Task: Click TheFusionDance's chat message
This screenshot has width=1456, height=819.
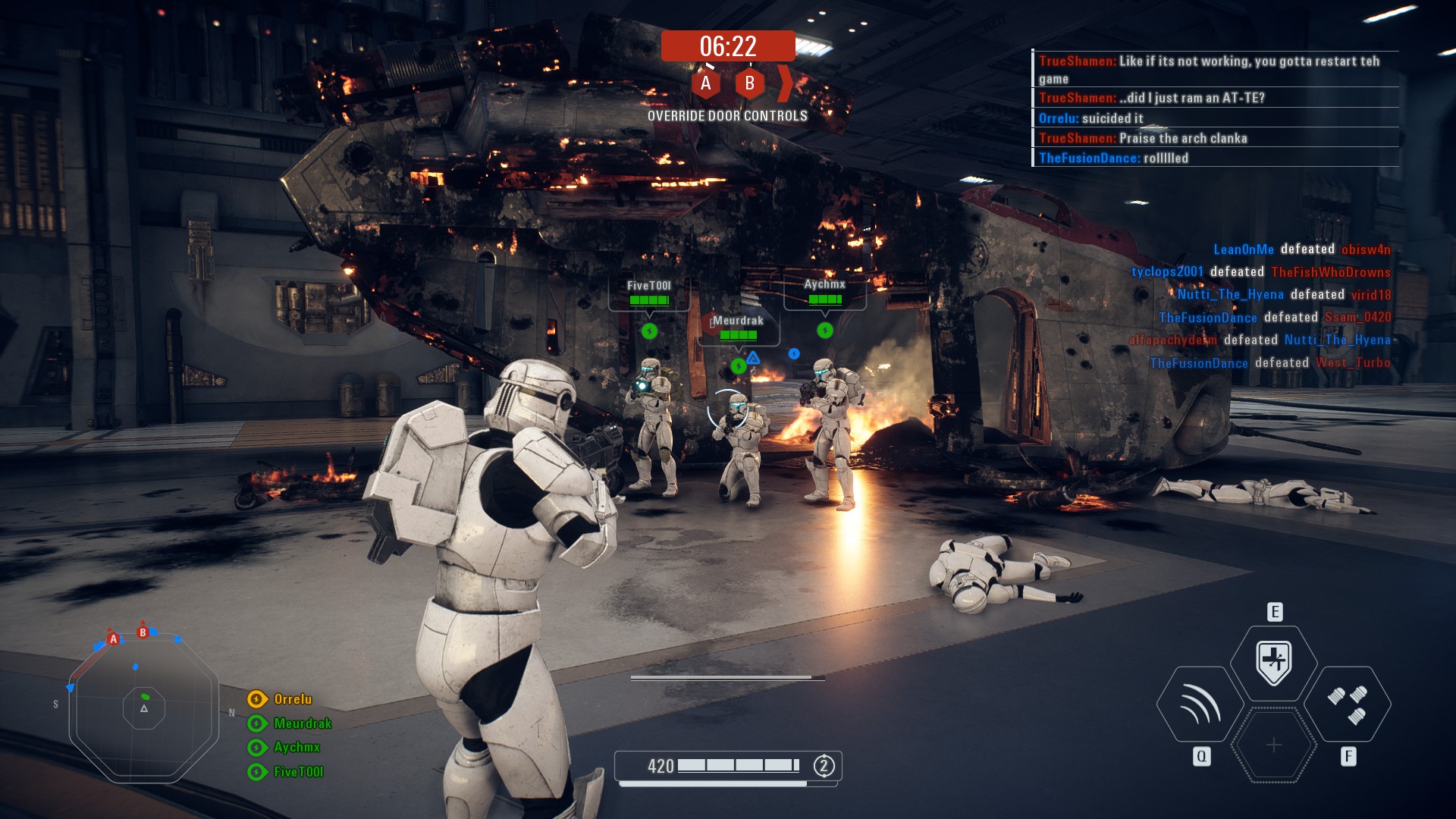Action: (x=1112, y=158)
